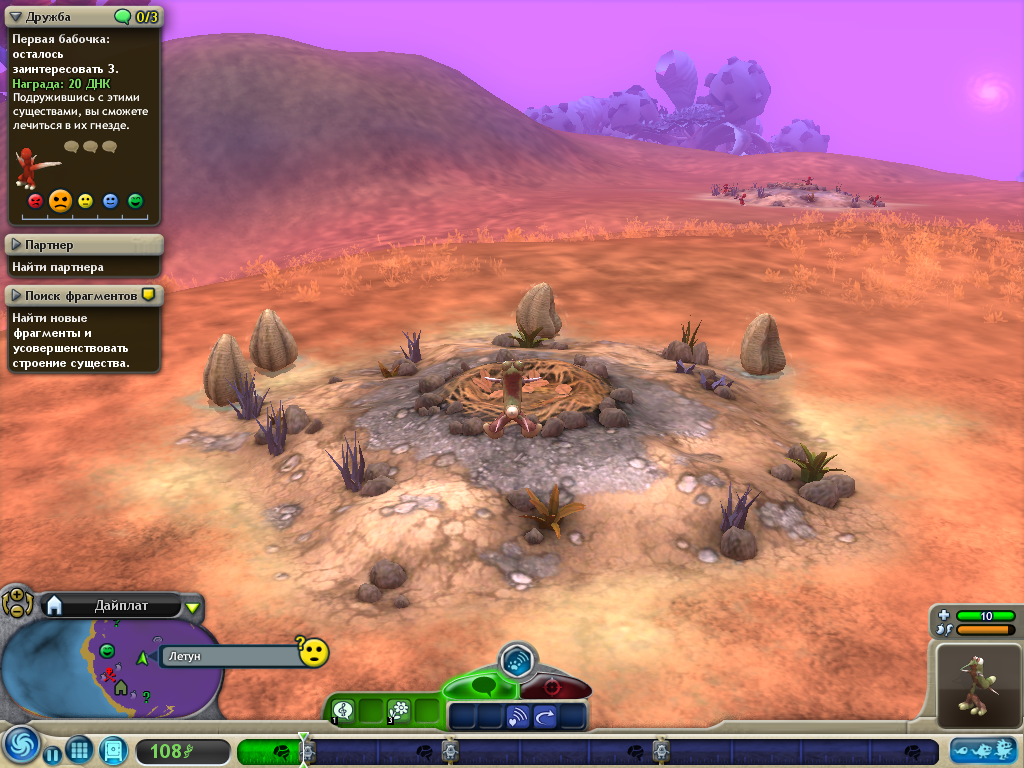Viewport: 1024px width, 768px height.
Task: Activate the curved arrow ability
Action: click(545, 716)
